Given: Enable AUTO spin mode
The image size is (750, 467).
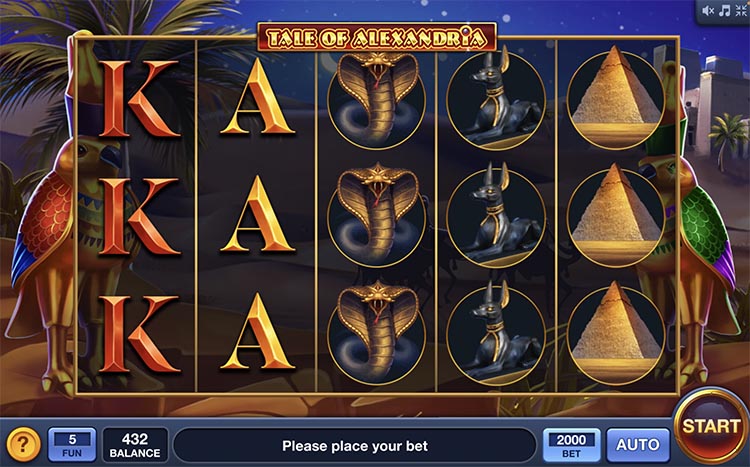Looking at the screenshot, I should point(638,444).
